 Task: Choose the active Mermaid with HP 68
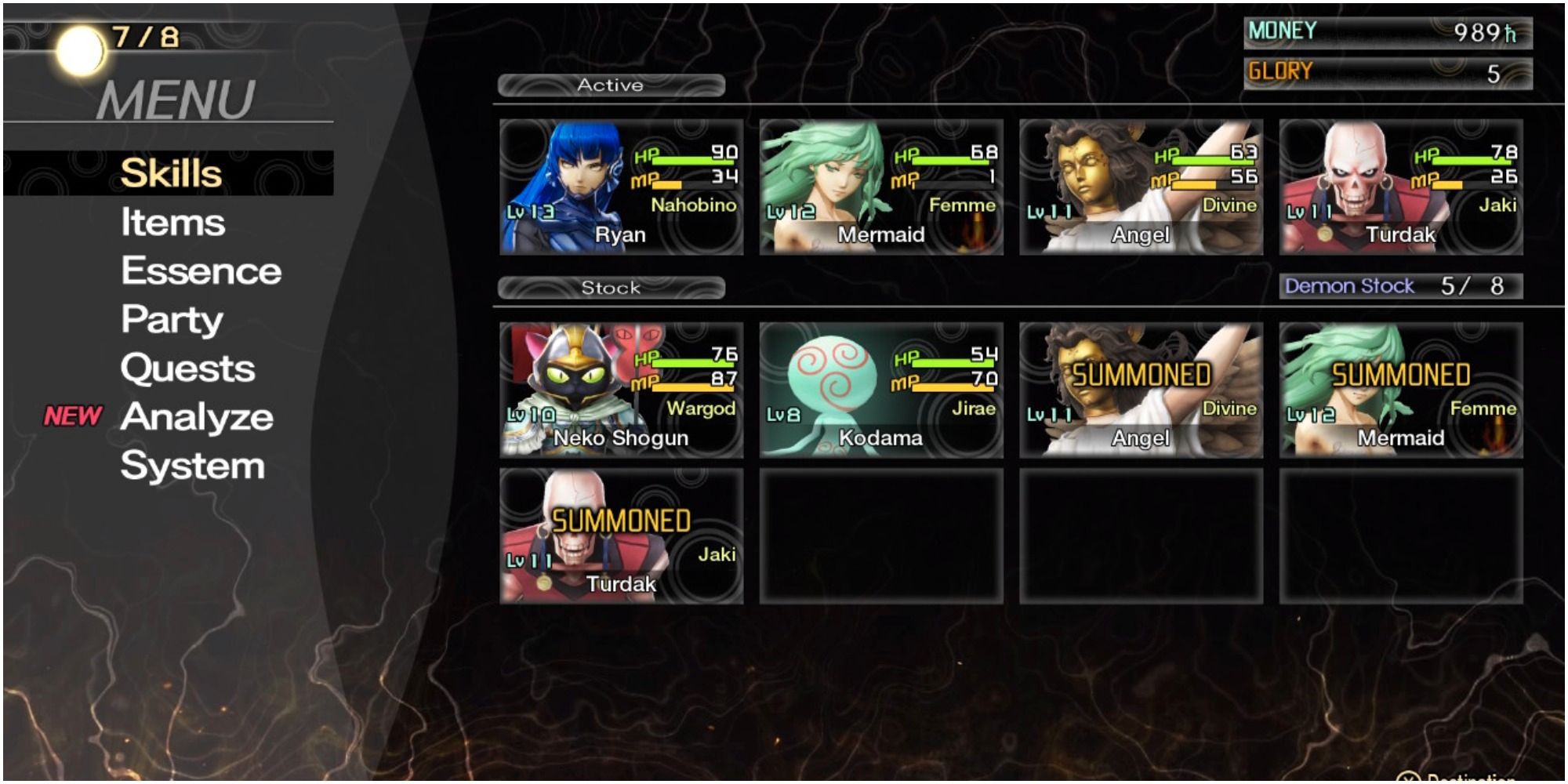(881, 187)
